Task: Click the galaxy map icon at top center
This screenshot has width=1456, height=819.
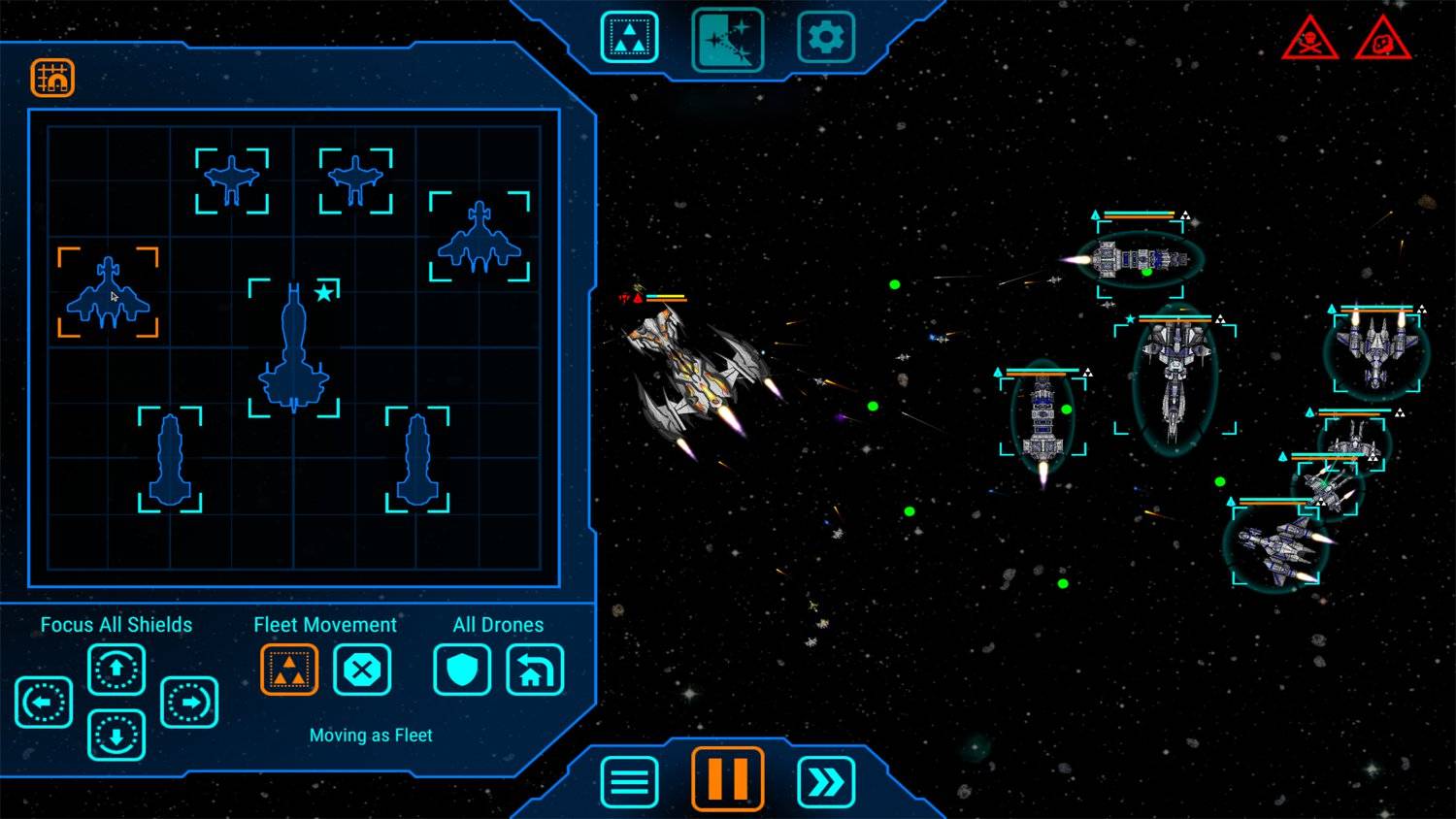Action: coord(728,37)
